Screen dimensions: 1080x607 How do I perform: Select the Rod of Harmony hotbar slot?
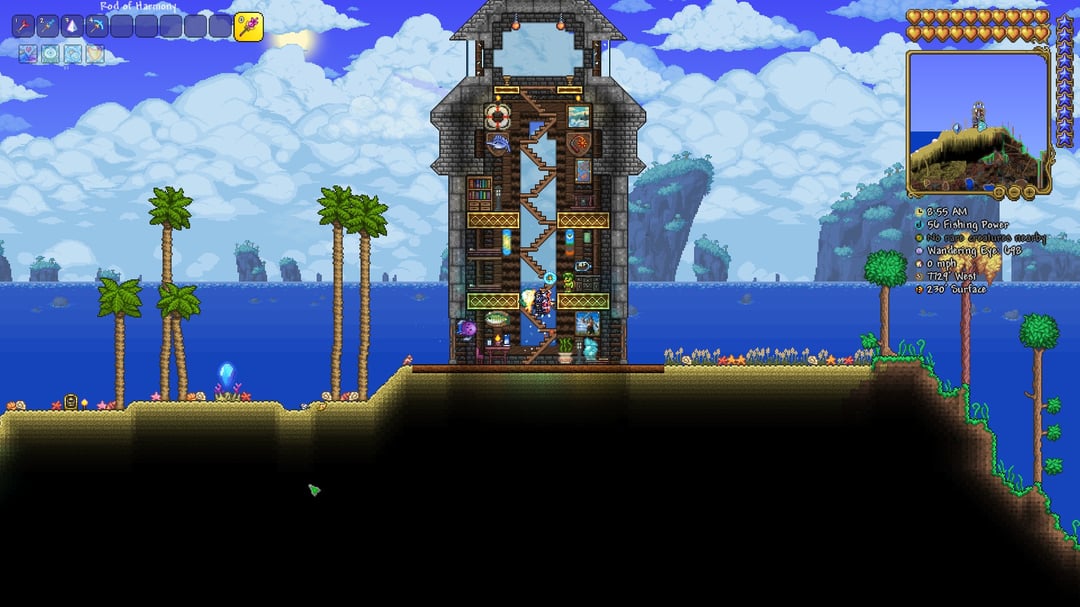click(x=248, y=27)
